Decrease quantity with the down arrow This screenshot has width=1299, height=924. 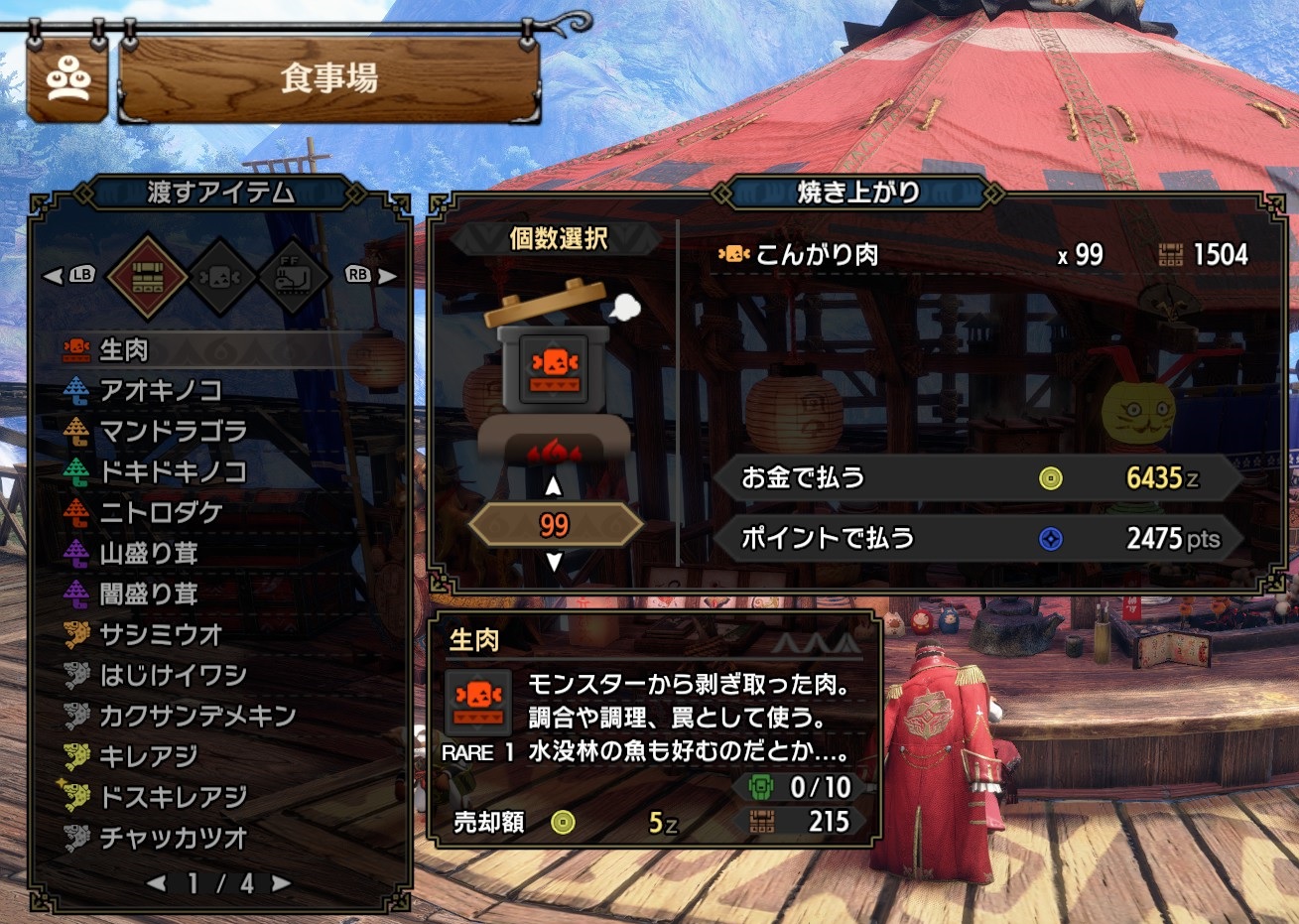[554, 562]
